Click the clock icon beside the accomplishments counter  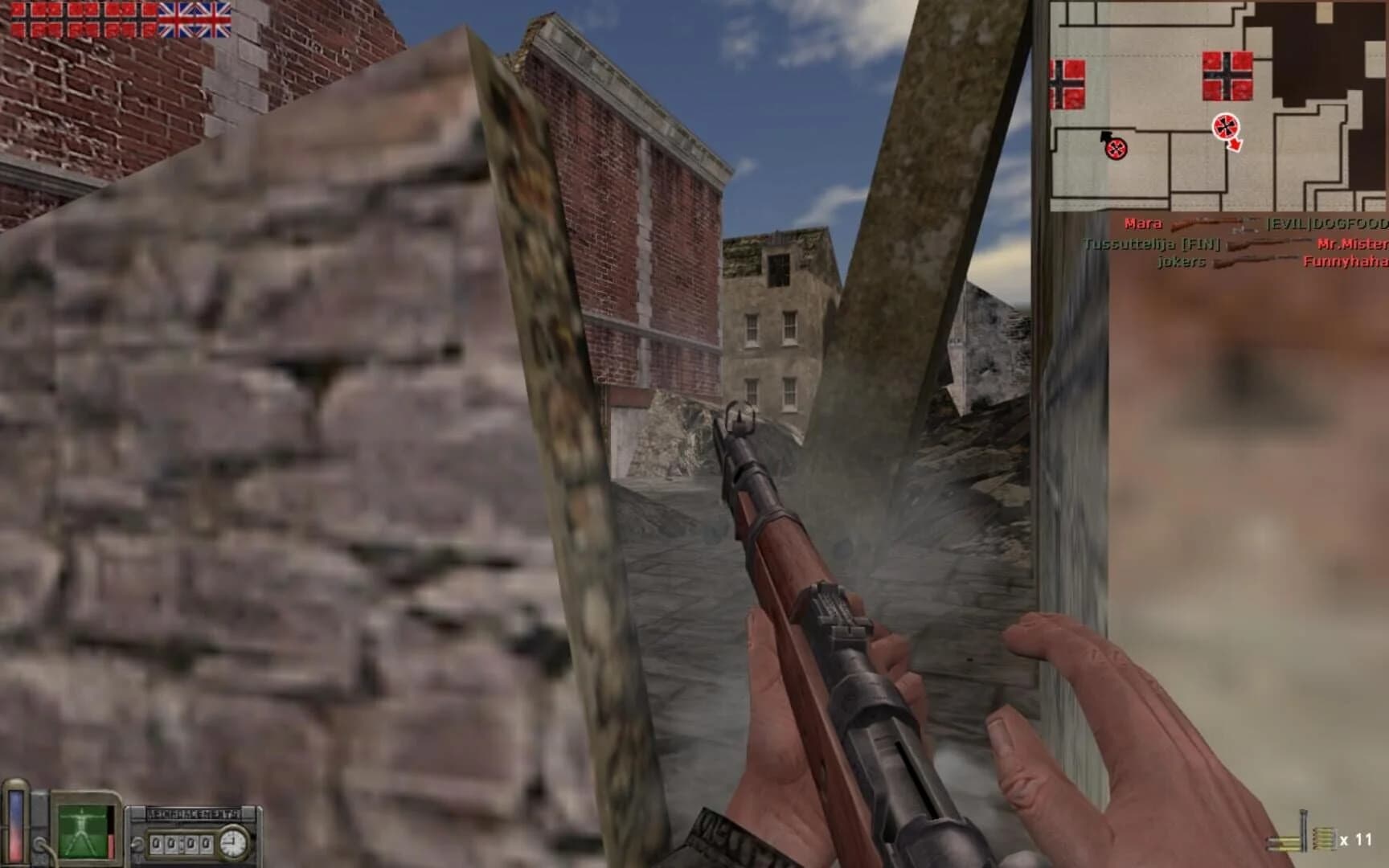[x=232, y=843]
